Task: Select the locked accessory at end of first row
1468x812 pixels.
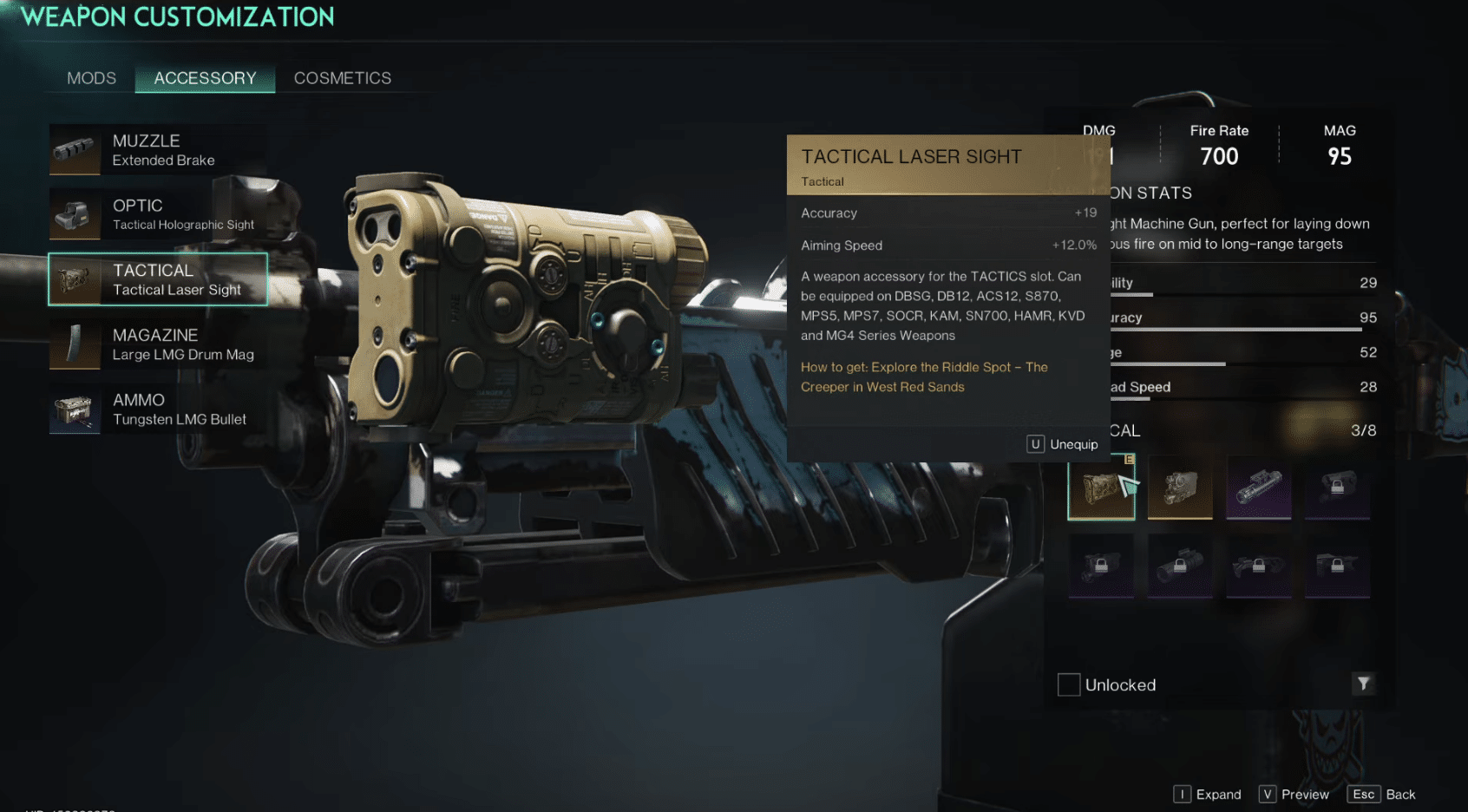Action: [1336, 488]
